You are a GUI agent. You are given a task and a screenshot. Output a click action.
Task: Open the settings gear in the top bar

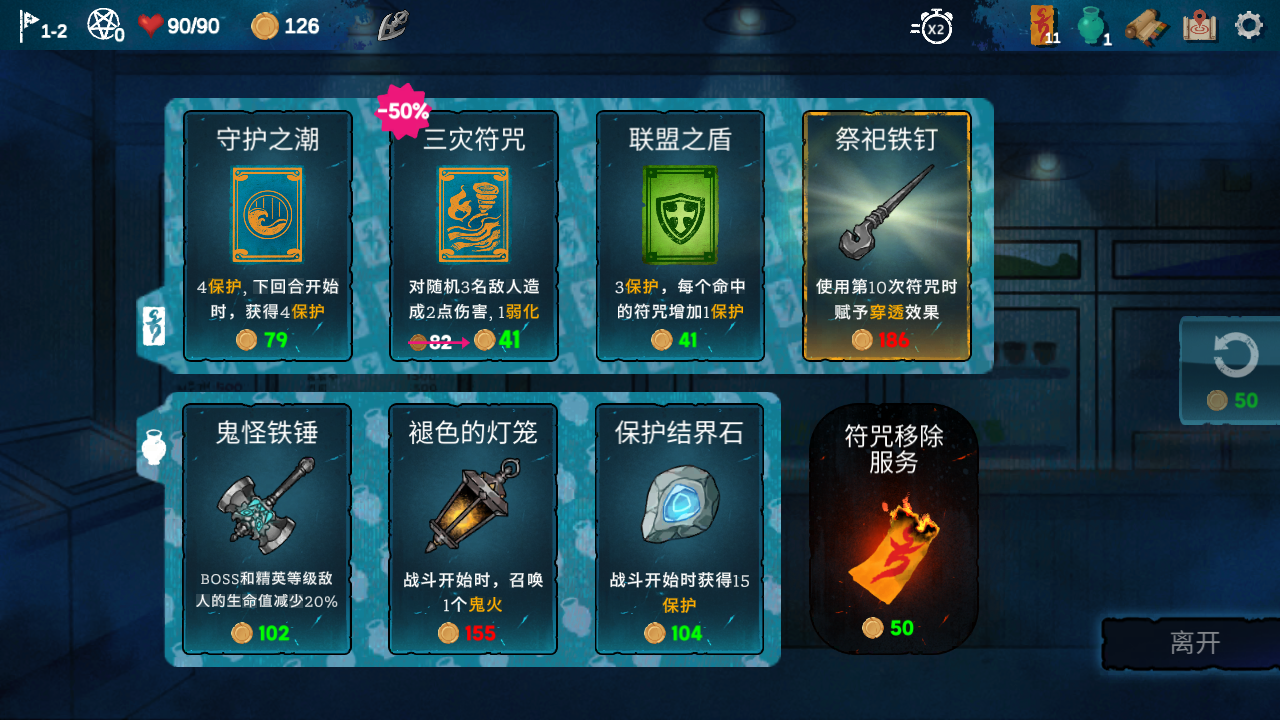(1247, 22)
